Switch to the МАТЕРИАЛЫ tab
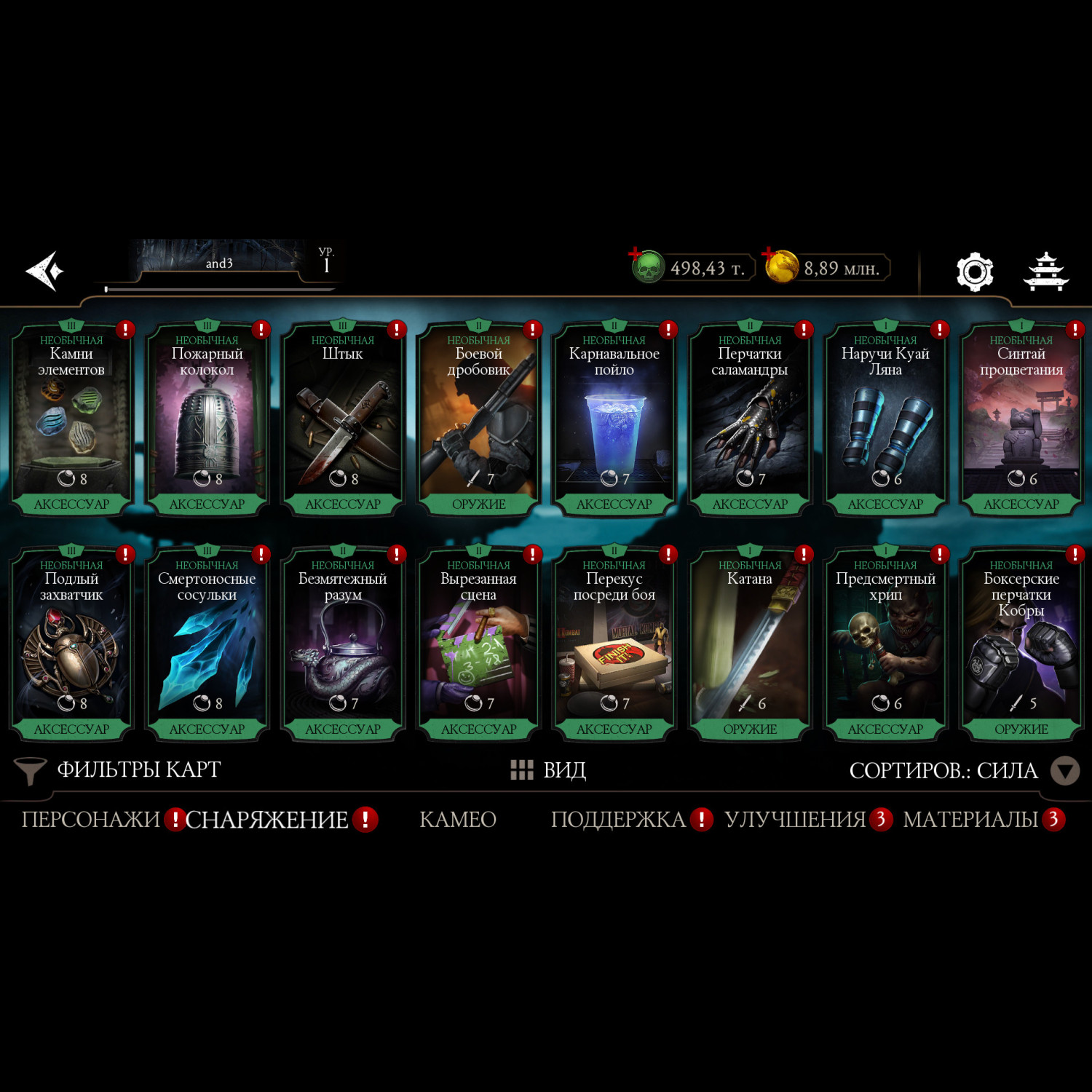The height and width of the screenshot is (1092, 1092). point(970,820)
